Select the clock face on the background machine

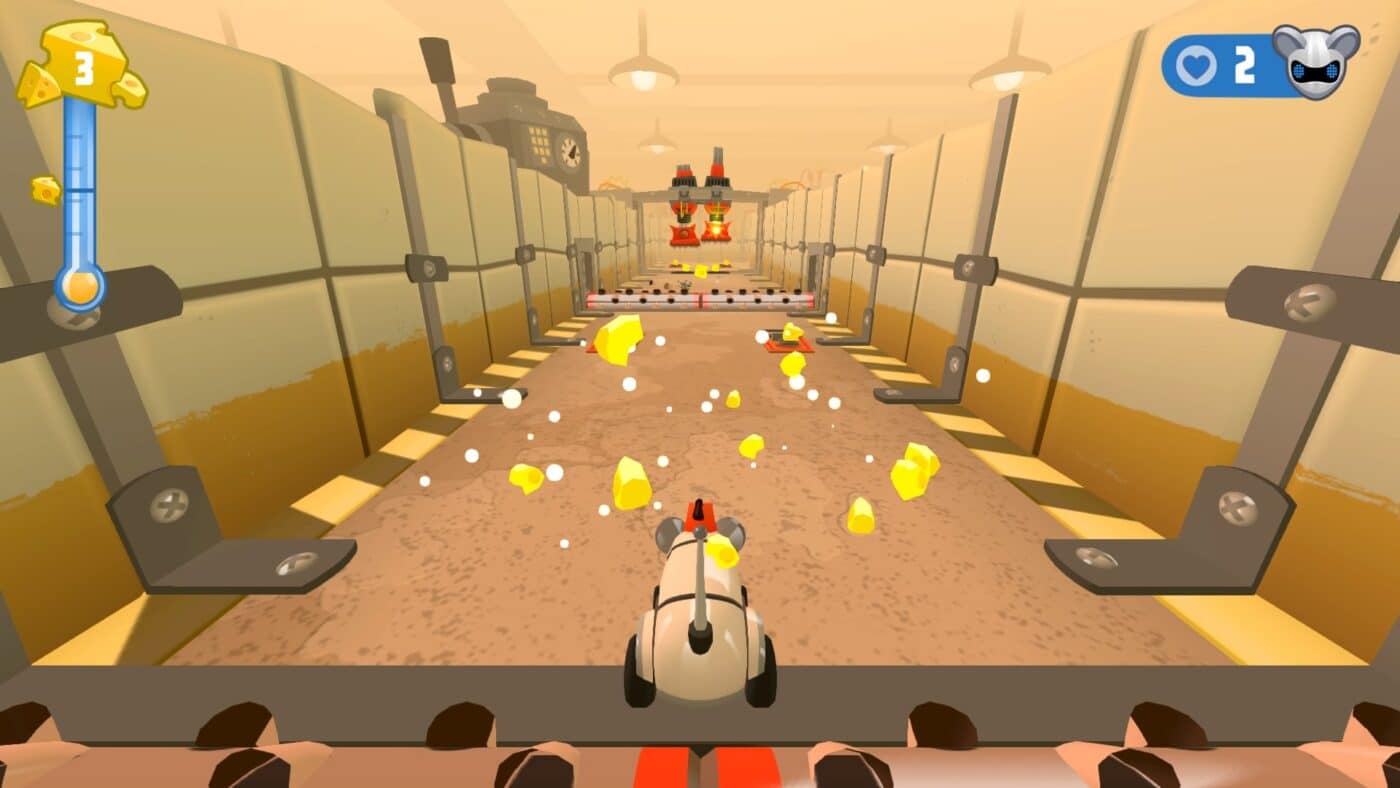tap(572, 152)
